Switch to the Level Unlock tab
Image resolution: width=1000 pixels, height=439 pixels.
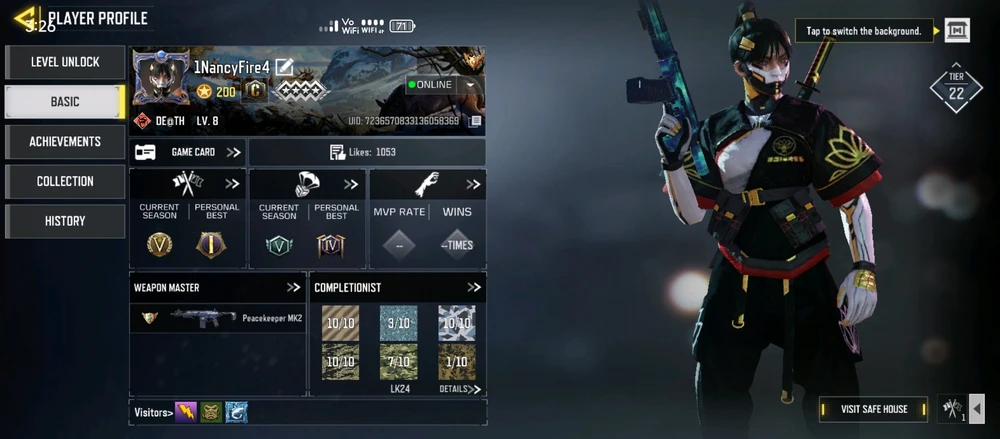pyautogui.click(x=65, y=62)
